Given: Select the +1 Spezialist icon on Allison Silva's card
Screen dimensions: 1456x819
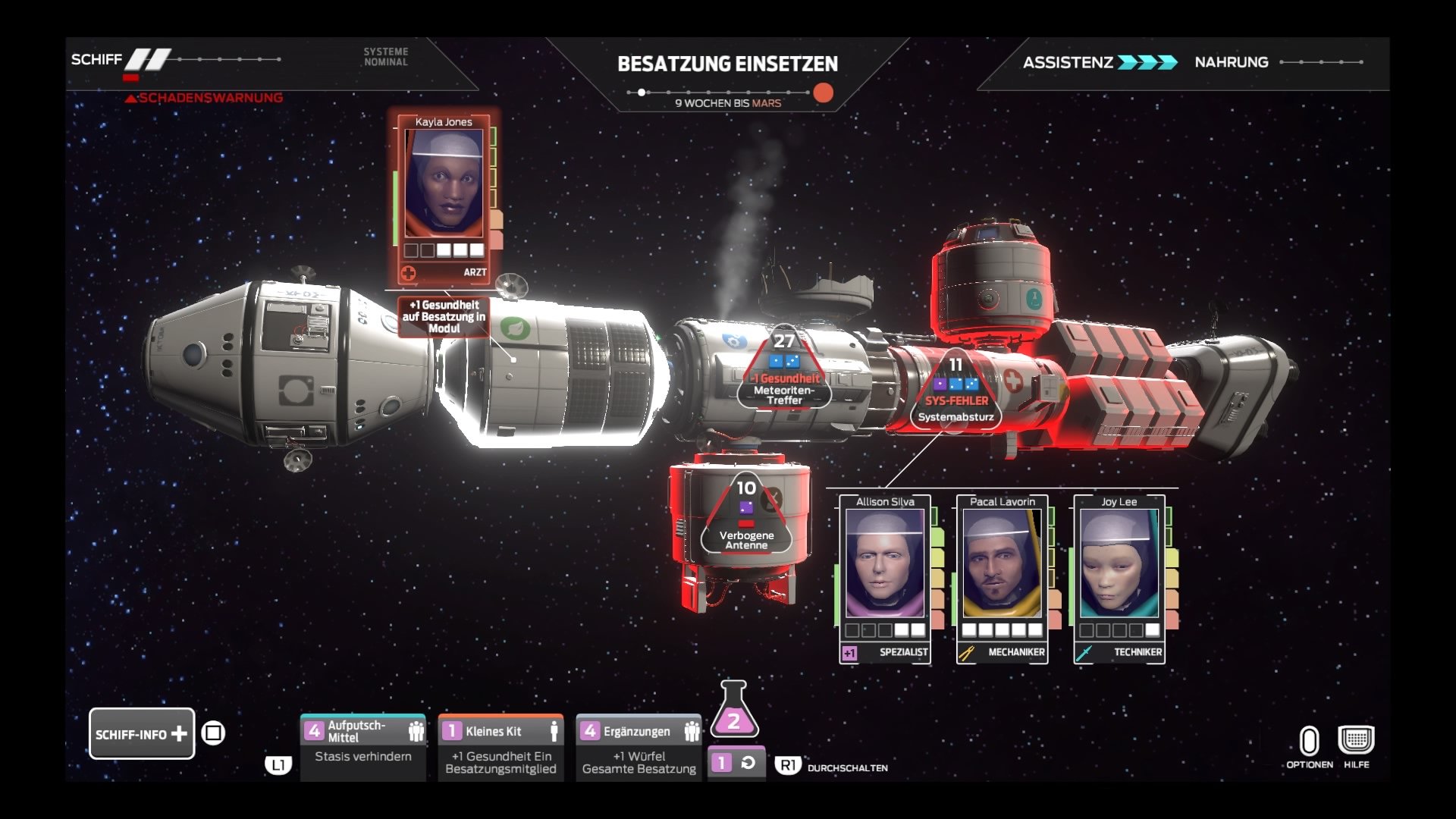Looking at the screenshot, I should pos(849,652).
